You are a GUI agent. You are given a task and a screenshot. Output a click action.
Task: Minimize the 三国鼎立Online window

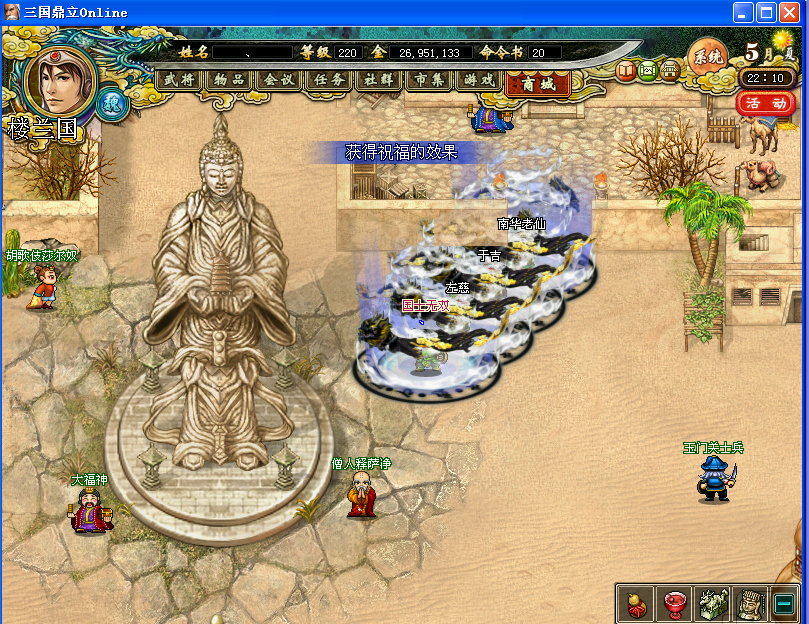pyautogui.click(x=743, y=13)
